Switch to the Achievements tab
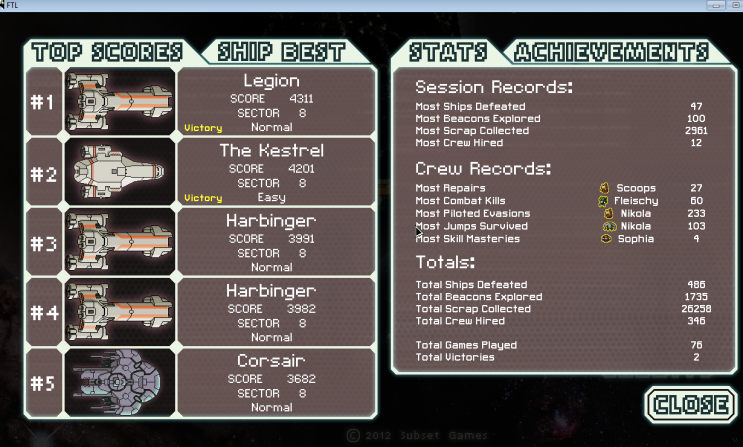This screenshot has height=447, width=743. [x=609, y=52]
